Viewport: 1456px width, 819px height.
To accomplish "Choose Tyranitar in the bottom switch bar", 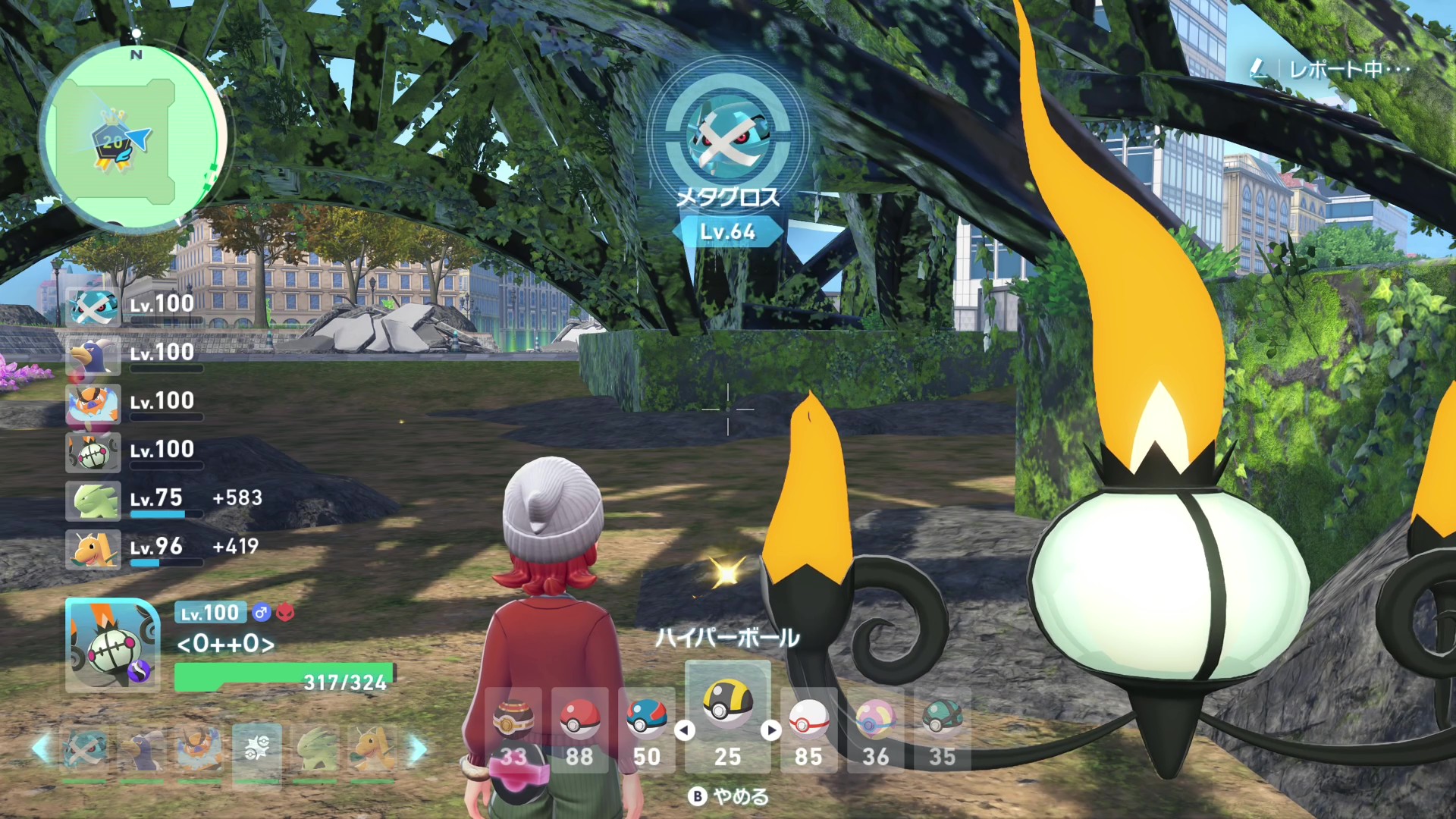I will (x=315, y=749).
